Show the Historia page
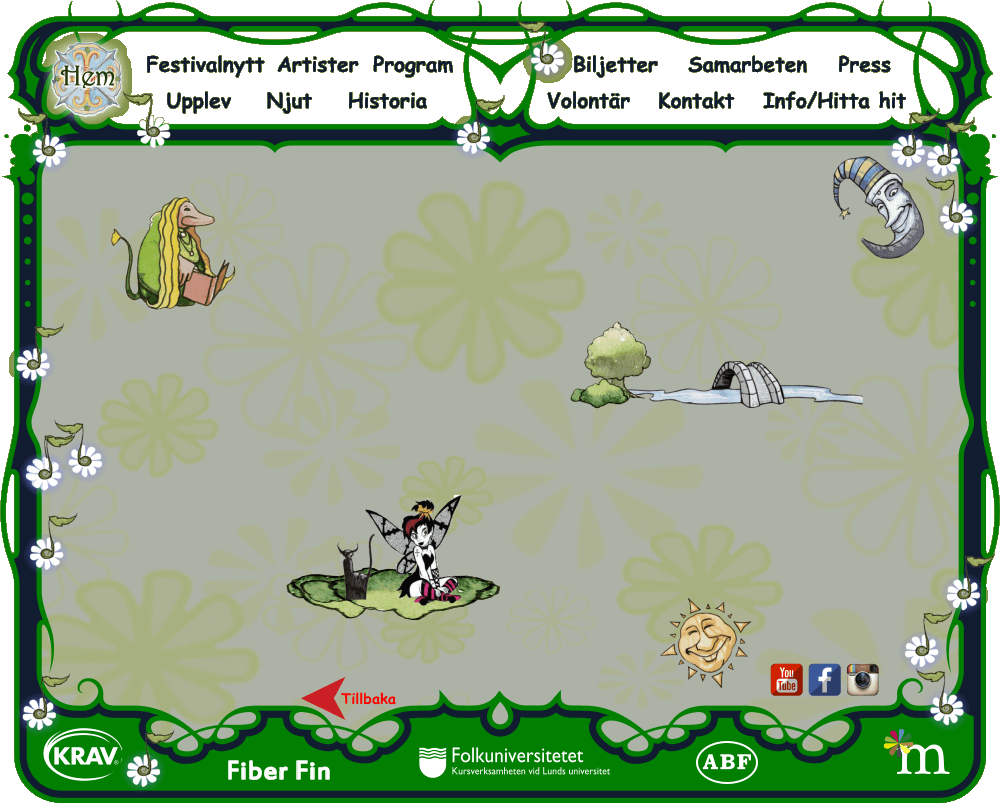 tap(387, 102)
